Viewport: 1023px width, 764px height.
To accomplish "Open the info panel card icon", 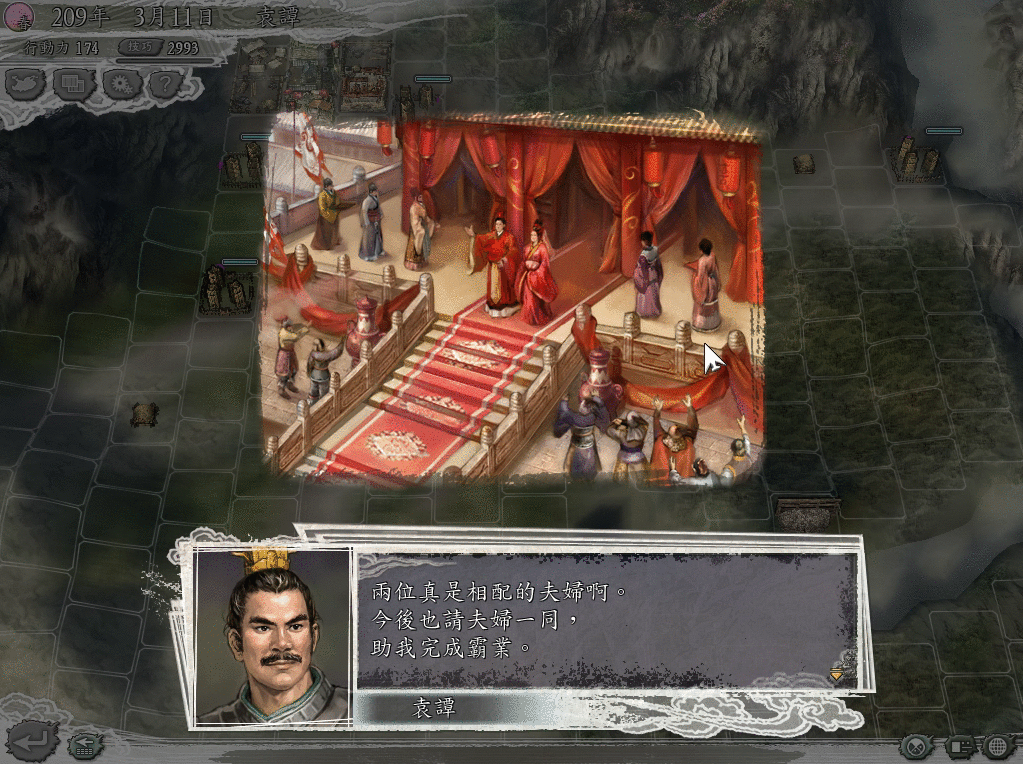I will tap(960, 746).
